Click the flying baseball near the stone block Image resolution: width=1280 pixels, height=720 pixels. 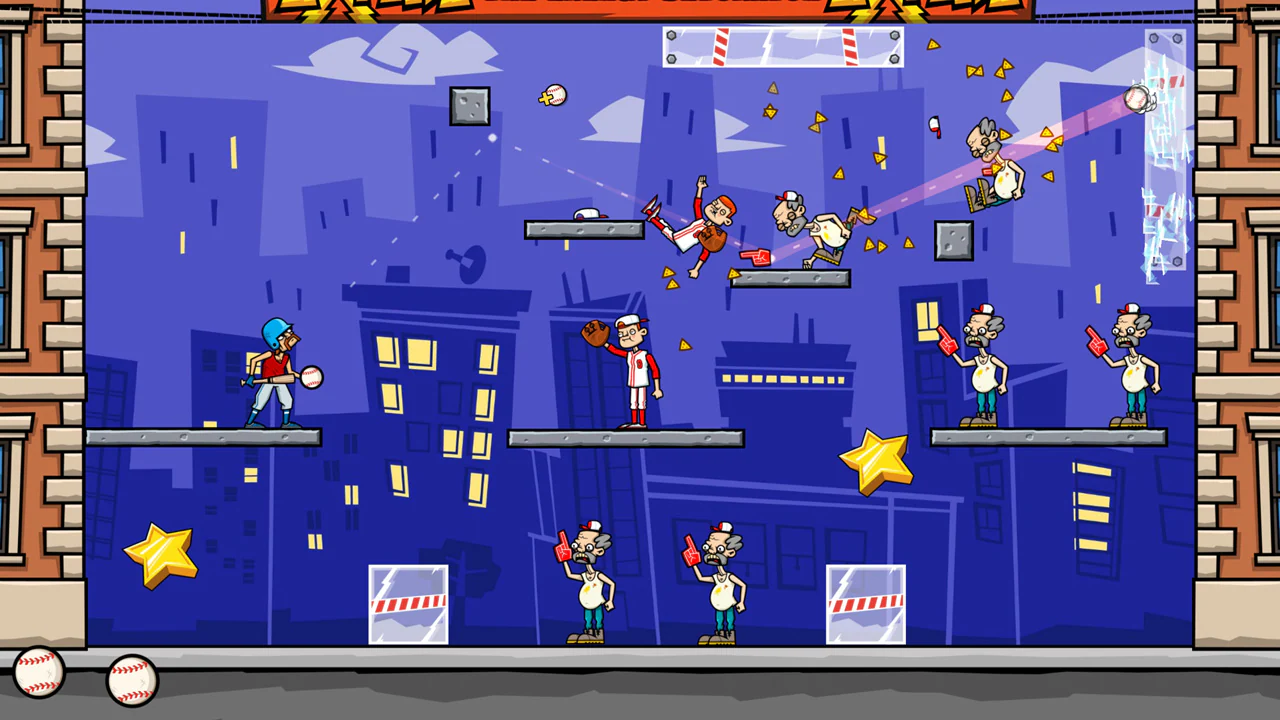pyautogui.click(x=555, y=95)
